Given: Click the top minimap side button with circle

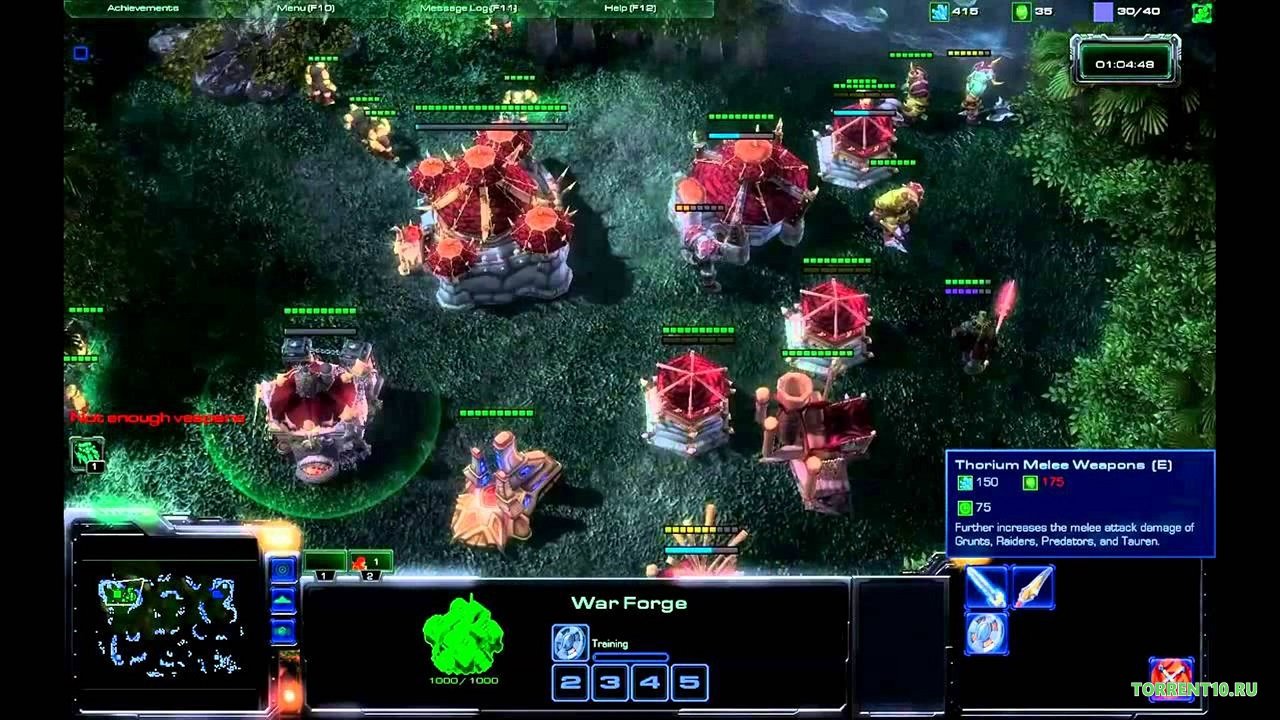Looking at the screenshot, I should [283, 570].
